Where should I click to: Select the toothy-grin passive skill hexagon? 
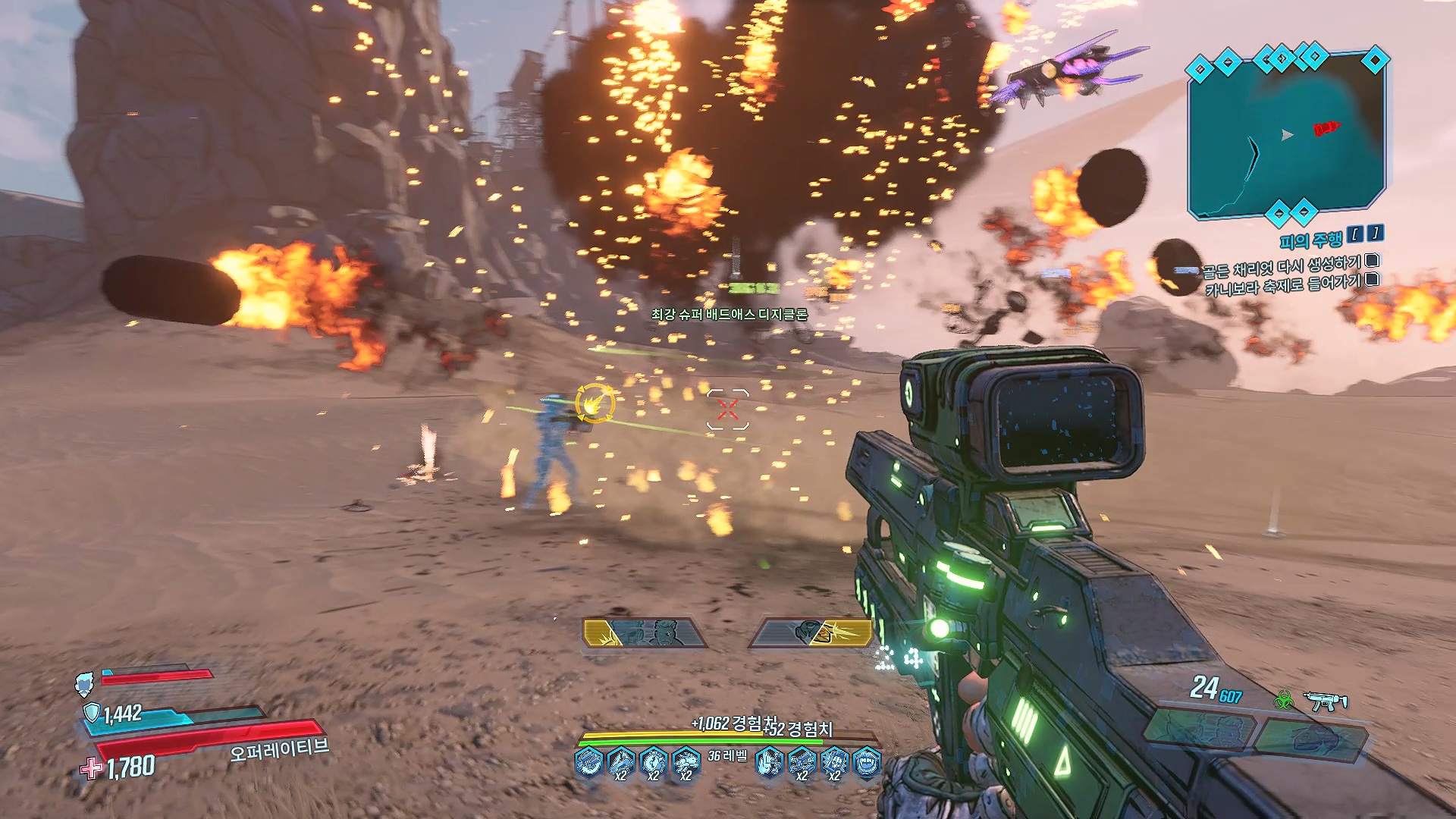point(867,761)
